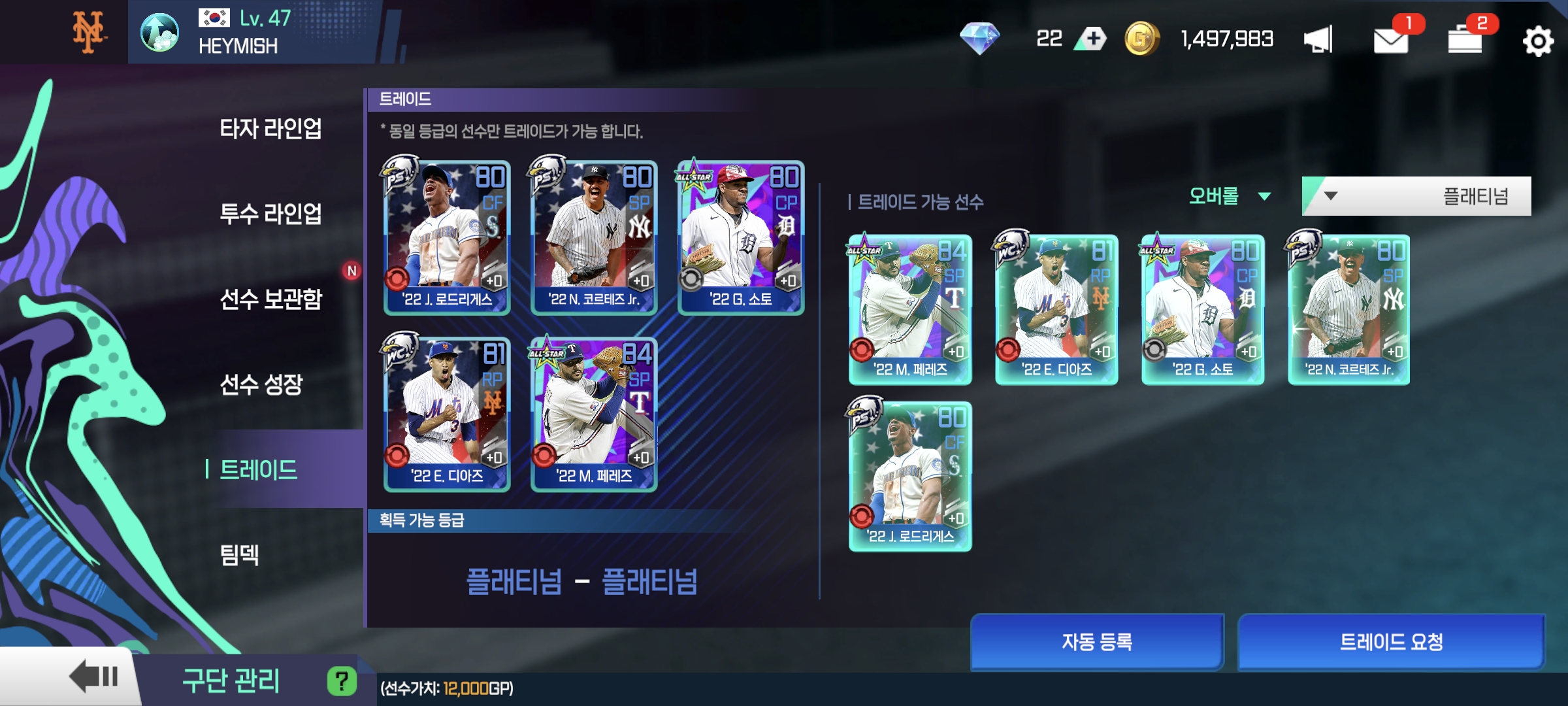Request the trade with 트레이드 요청
Screen dimensions: 1568x706
[x=1391, y=642]
